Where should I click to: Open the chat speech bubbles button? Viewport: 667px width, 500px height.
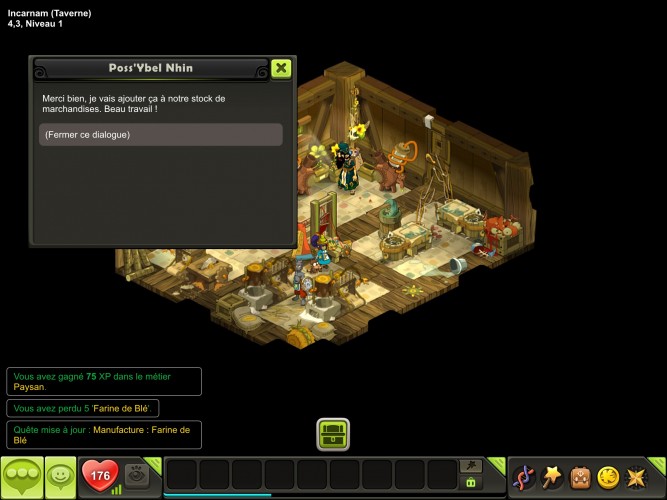(x=20, y=477)
